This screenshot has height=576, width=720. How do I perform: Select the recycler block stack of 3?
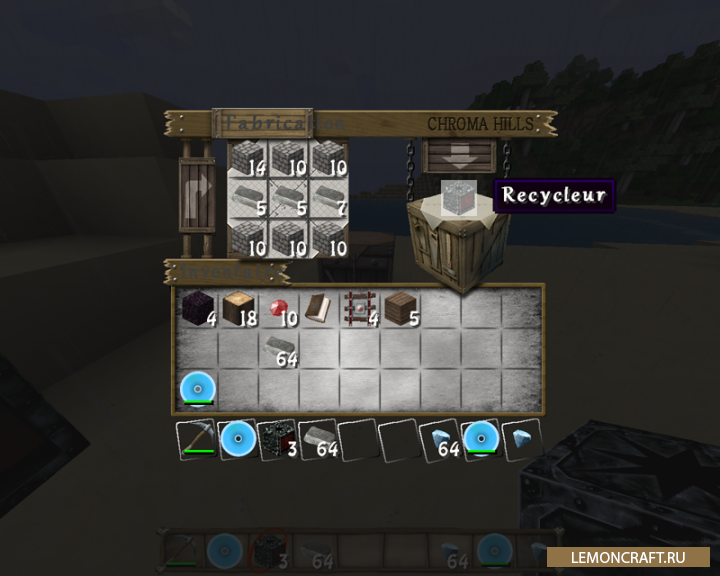tap(278, 440)
